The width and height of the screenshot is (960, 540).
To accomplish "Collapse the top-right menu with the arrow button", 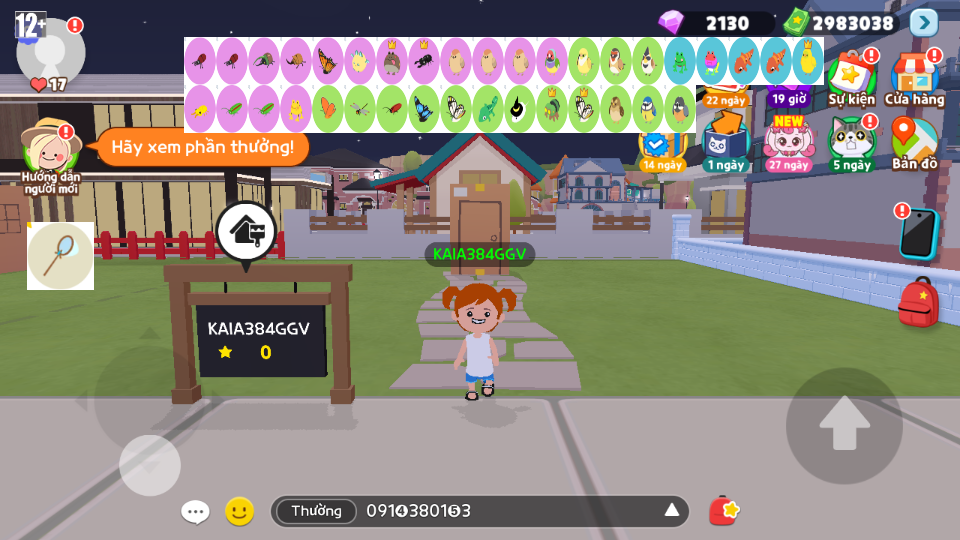I will [x=924, y=23].
